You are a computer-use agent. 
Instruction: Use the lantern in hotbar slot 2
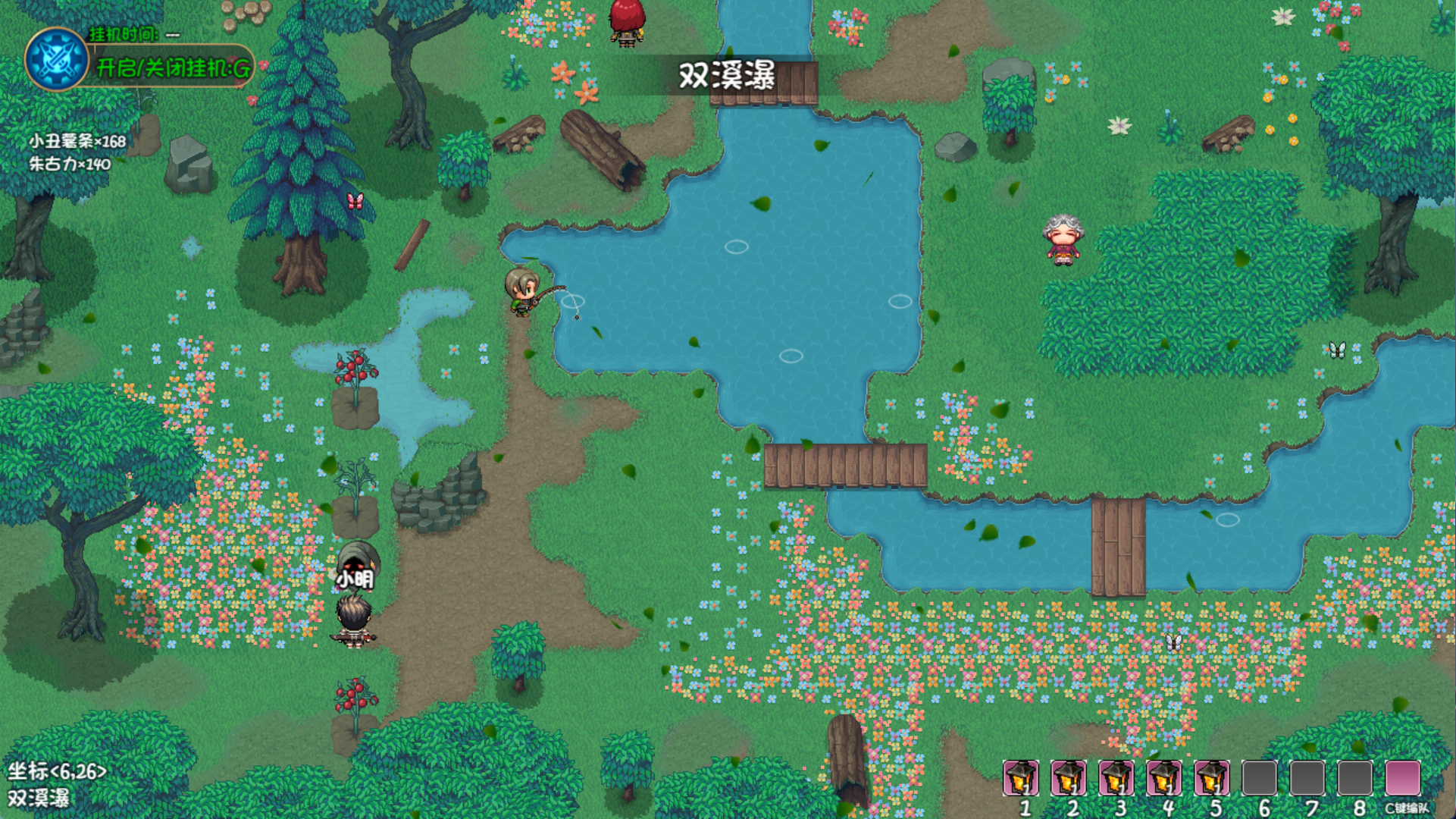pyautogui.click(x=1068, y=778)
